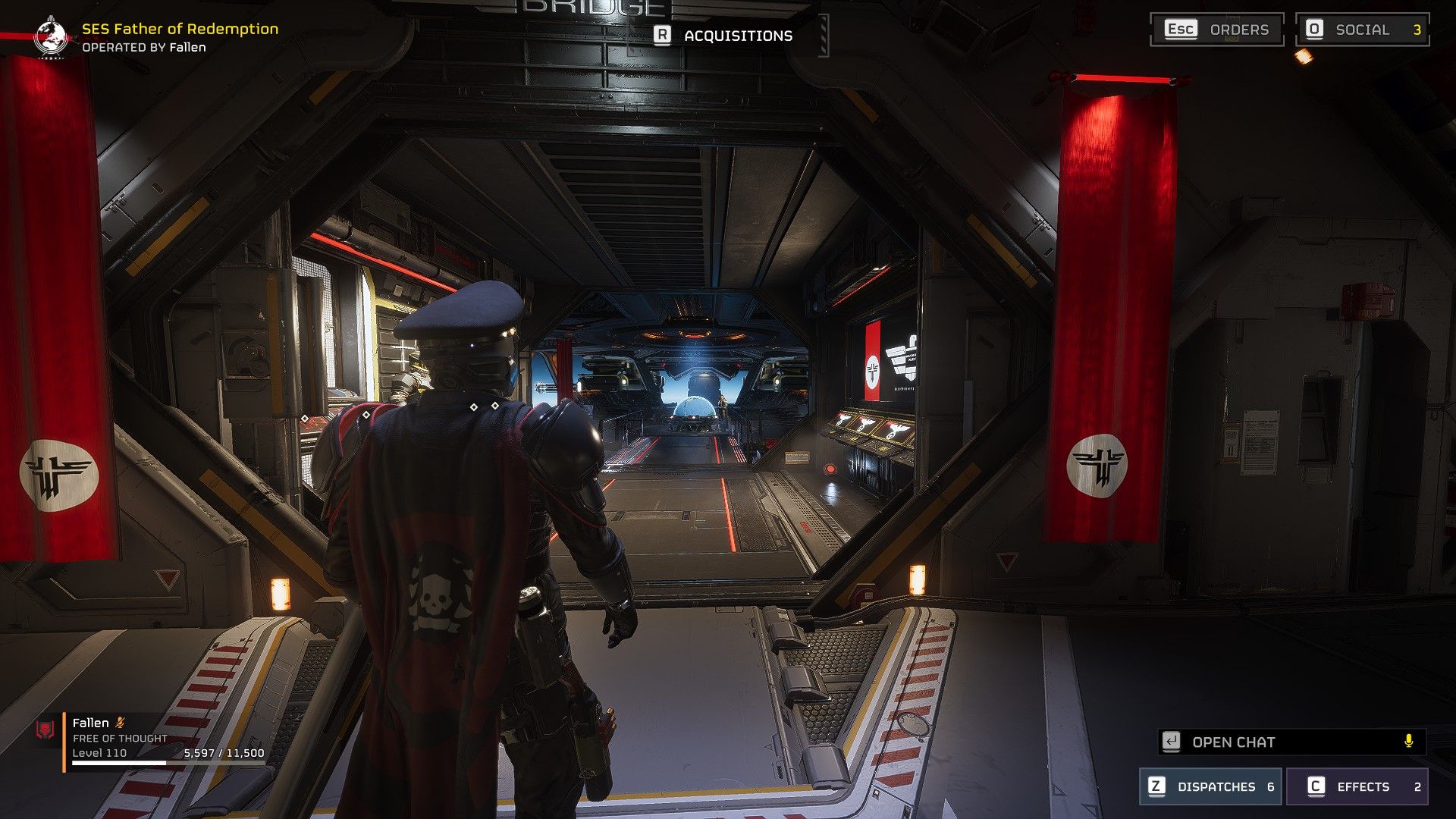Show the Dispatches list
The height and width of the screenshot is (819, 1456).
pos(1210,786)
